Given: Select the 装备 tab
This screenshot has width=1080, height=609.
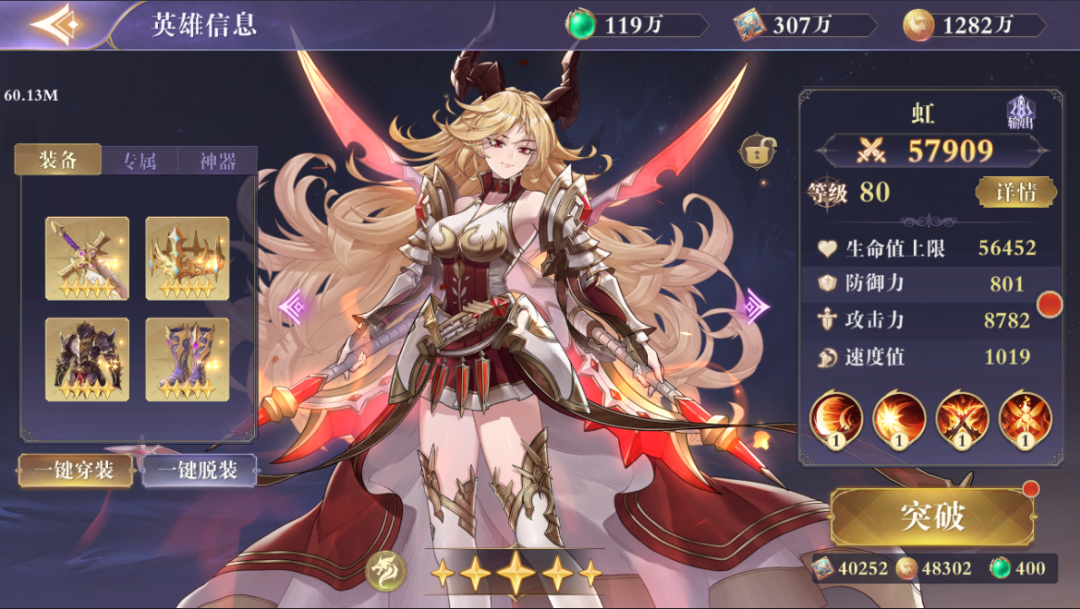Looking at the screenshot, I should tap(59, 160).
